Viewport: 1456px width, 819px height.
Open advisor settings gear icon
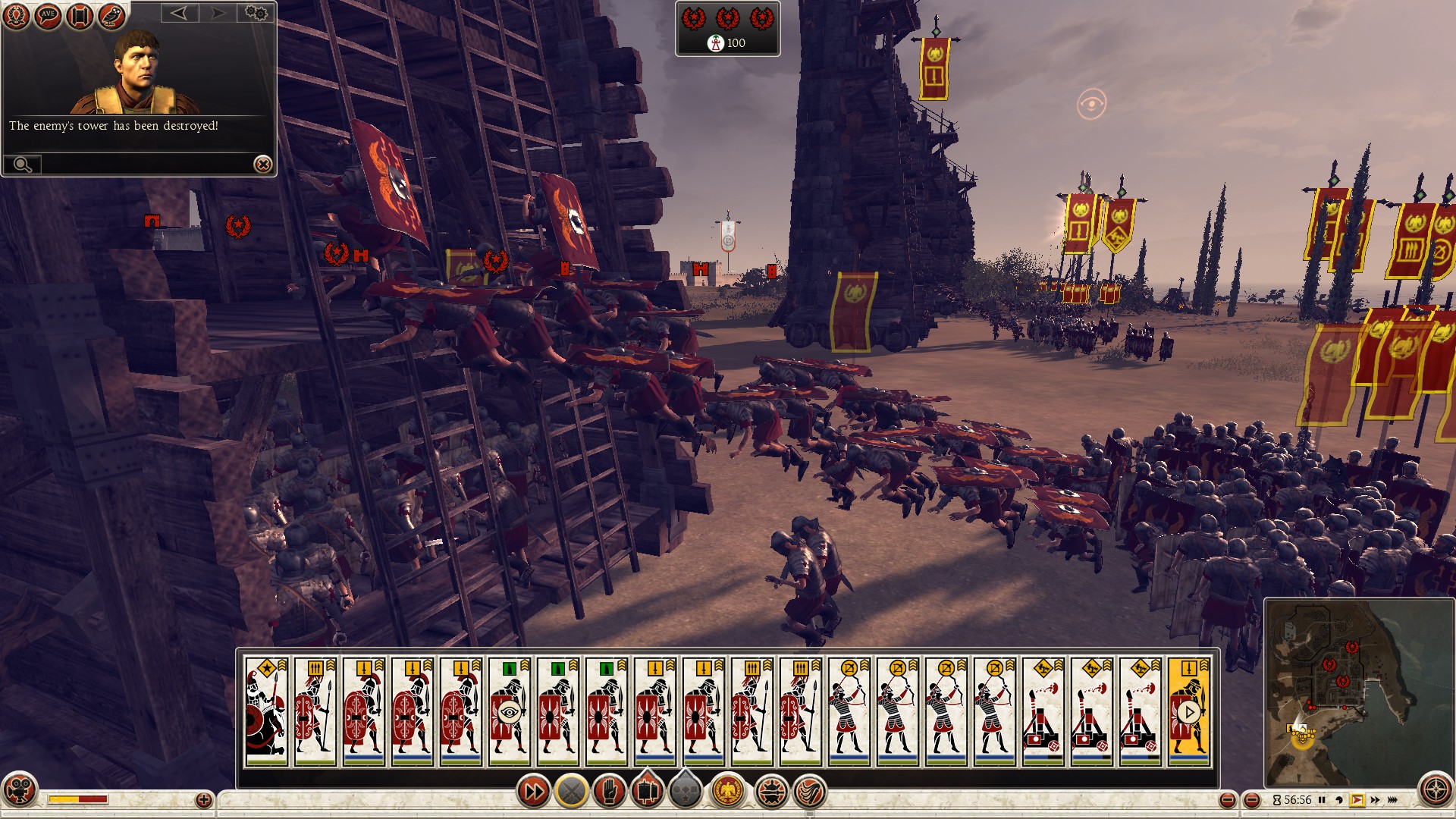pos(256,13)
